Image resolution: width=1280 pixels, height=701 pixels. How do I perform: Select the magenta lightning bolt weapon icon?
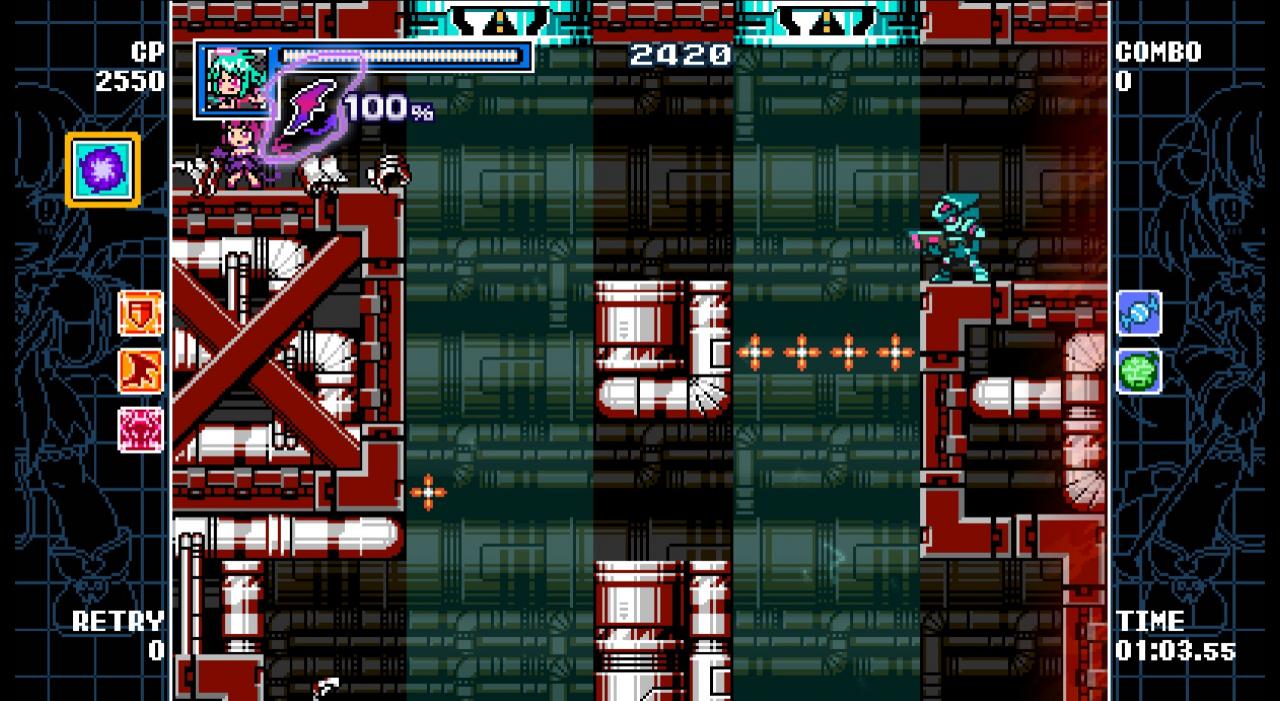(x=310, y=108)
